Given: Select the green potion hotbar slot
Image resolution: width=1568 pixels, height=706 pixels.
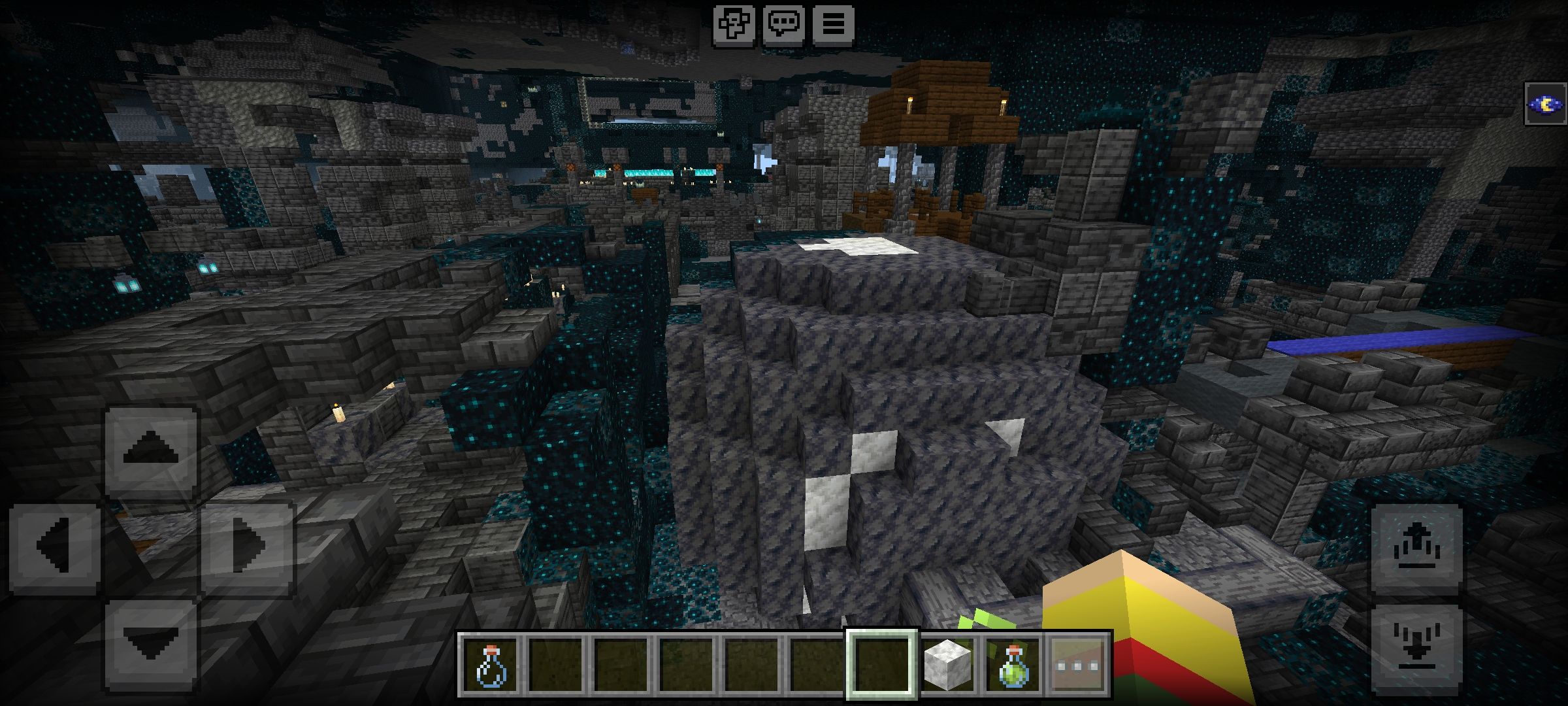Looking at the screenshot, I should click(1013, 665).
